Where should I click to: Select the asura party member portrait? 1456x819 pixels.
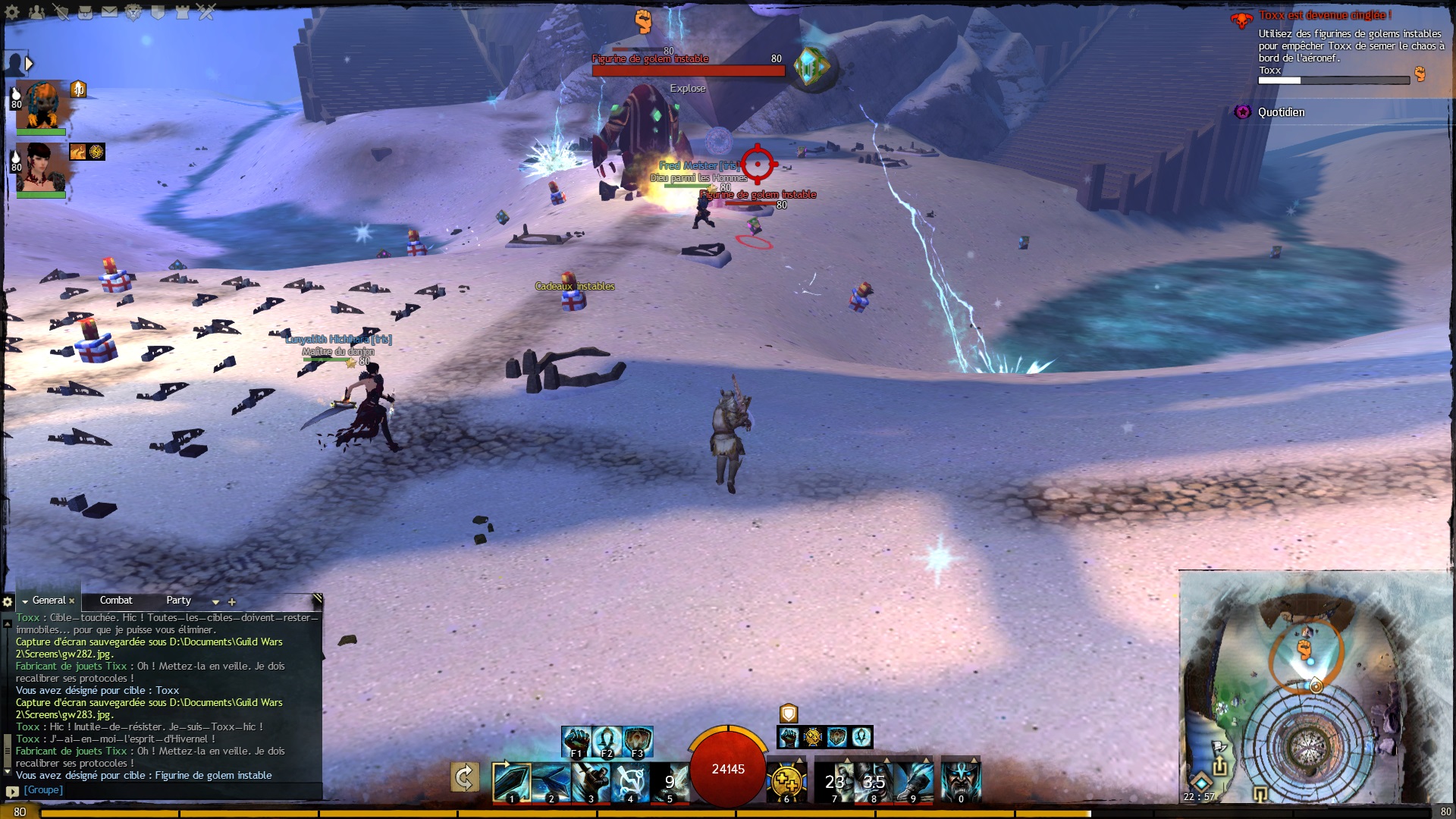point(42,105)
